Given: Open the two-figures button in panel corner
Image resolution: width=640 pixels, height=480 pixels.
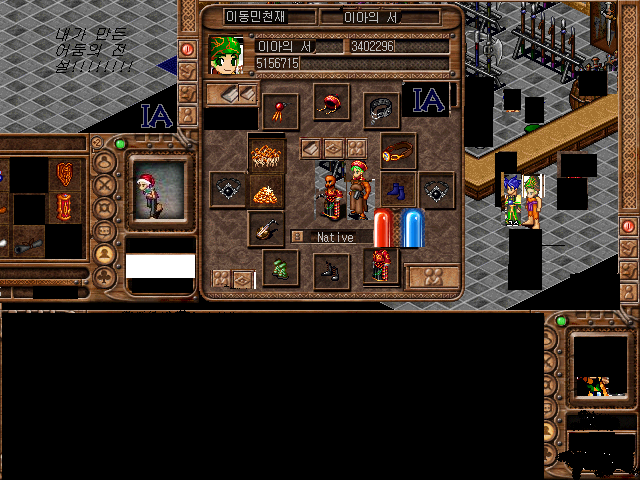Looking at the screenshot, I should coord(432,276).
